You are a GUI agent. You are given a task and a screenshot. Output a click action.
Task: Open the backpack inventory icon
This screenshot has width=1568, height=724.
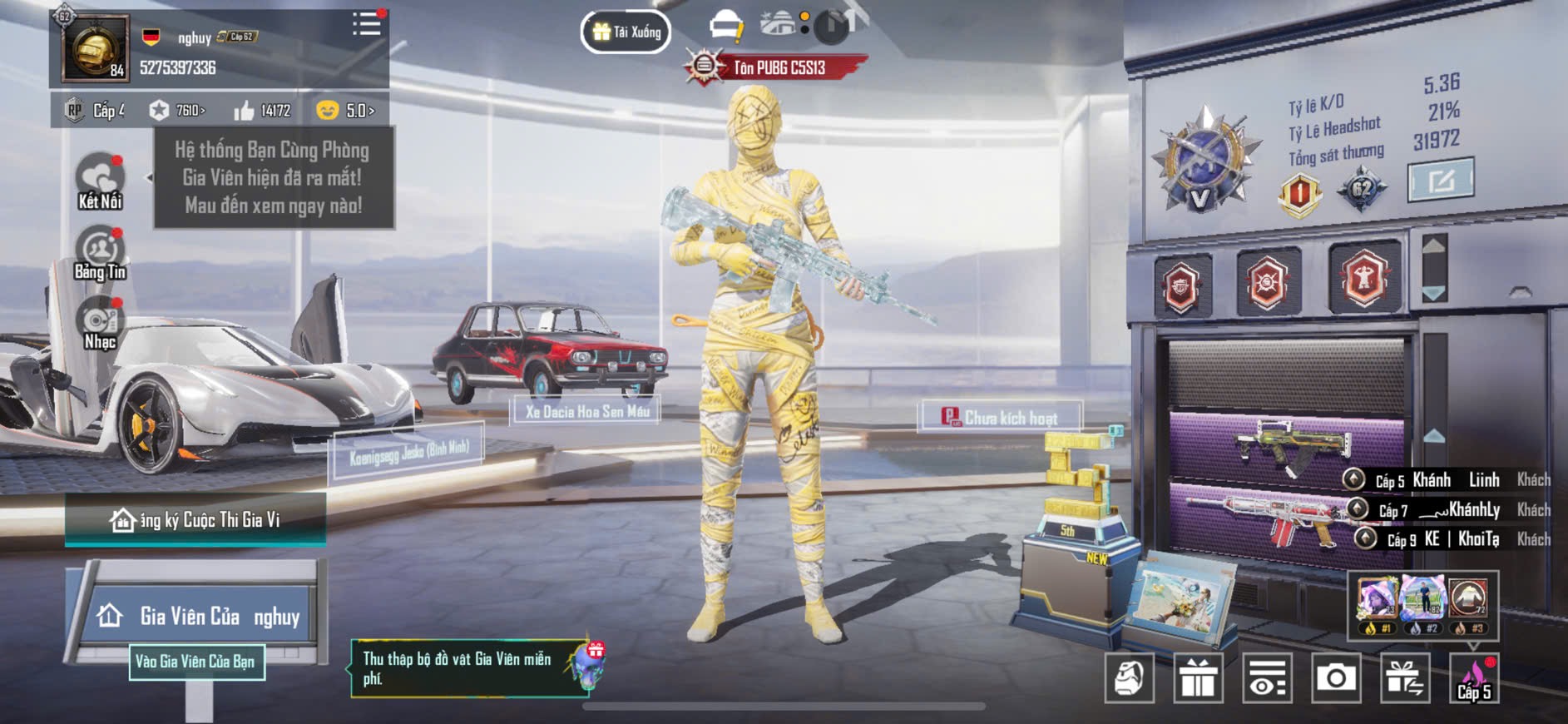pyautogui.click(x=1129, y=678)
